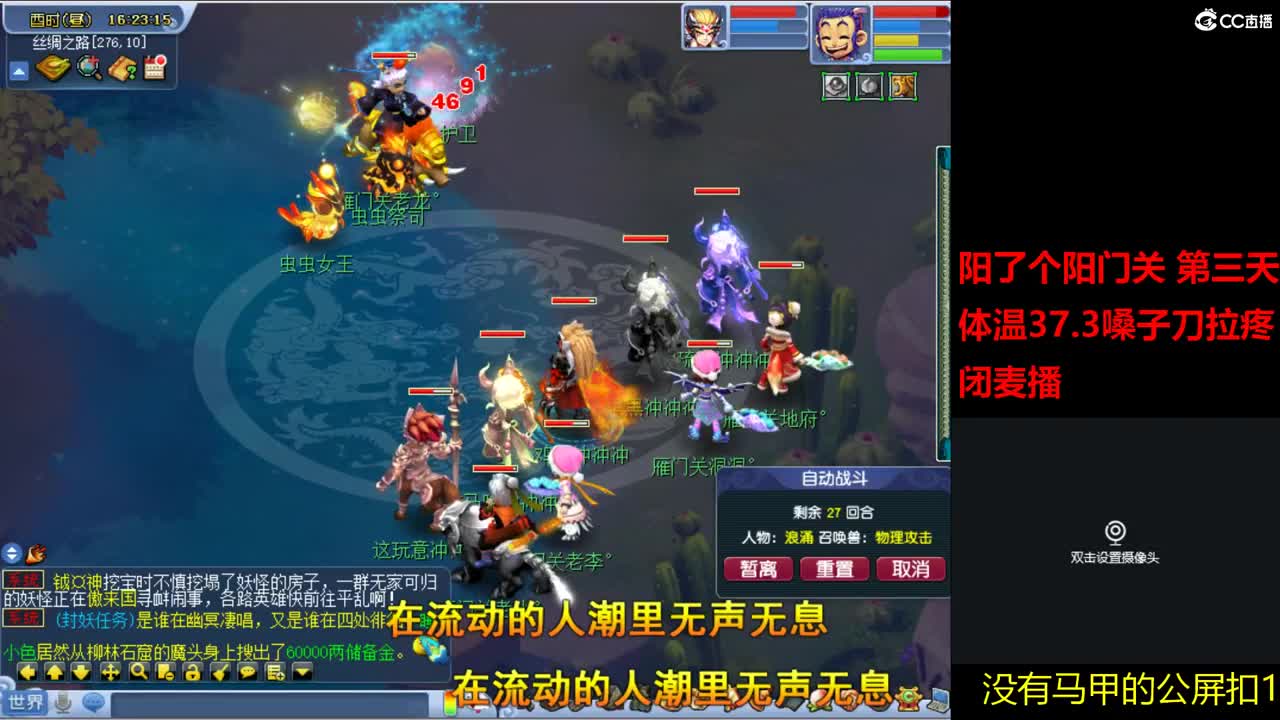Open the blue message bubble icon near the microphone
The width and height of the screenshot is (1280, 720).
pyautogui.click(x=92, y=701)
